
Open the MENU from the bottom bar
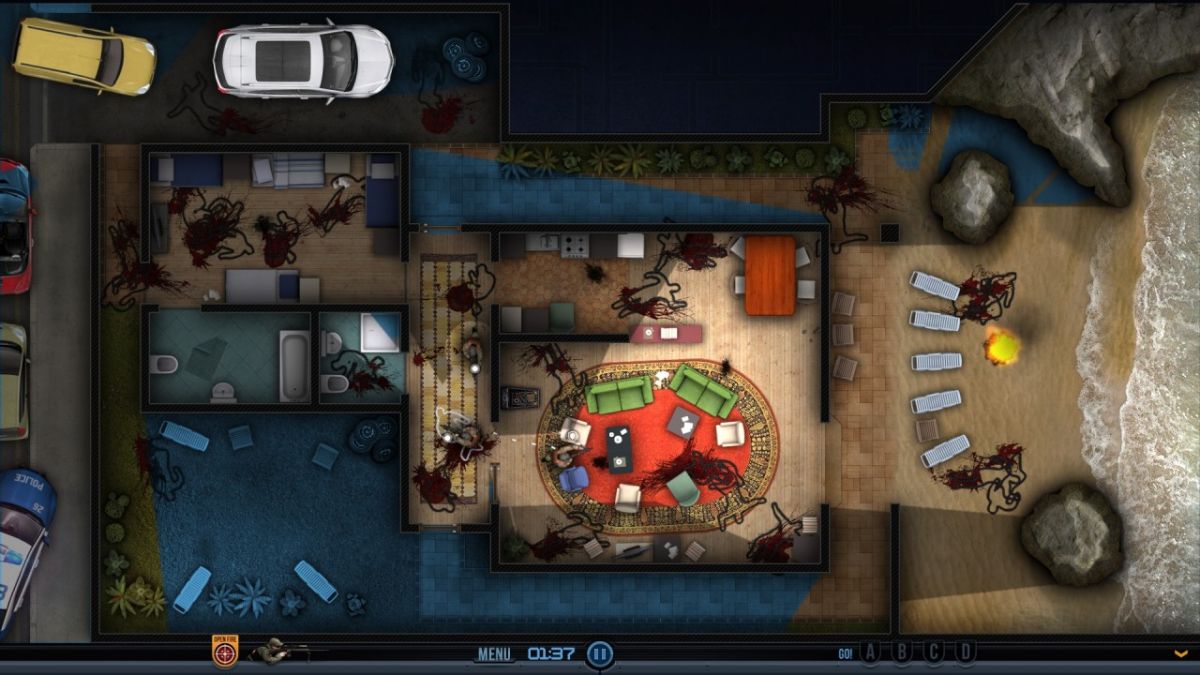pyautogui.click(x=494, y=654)
